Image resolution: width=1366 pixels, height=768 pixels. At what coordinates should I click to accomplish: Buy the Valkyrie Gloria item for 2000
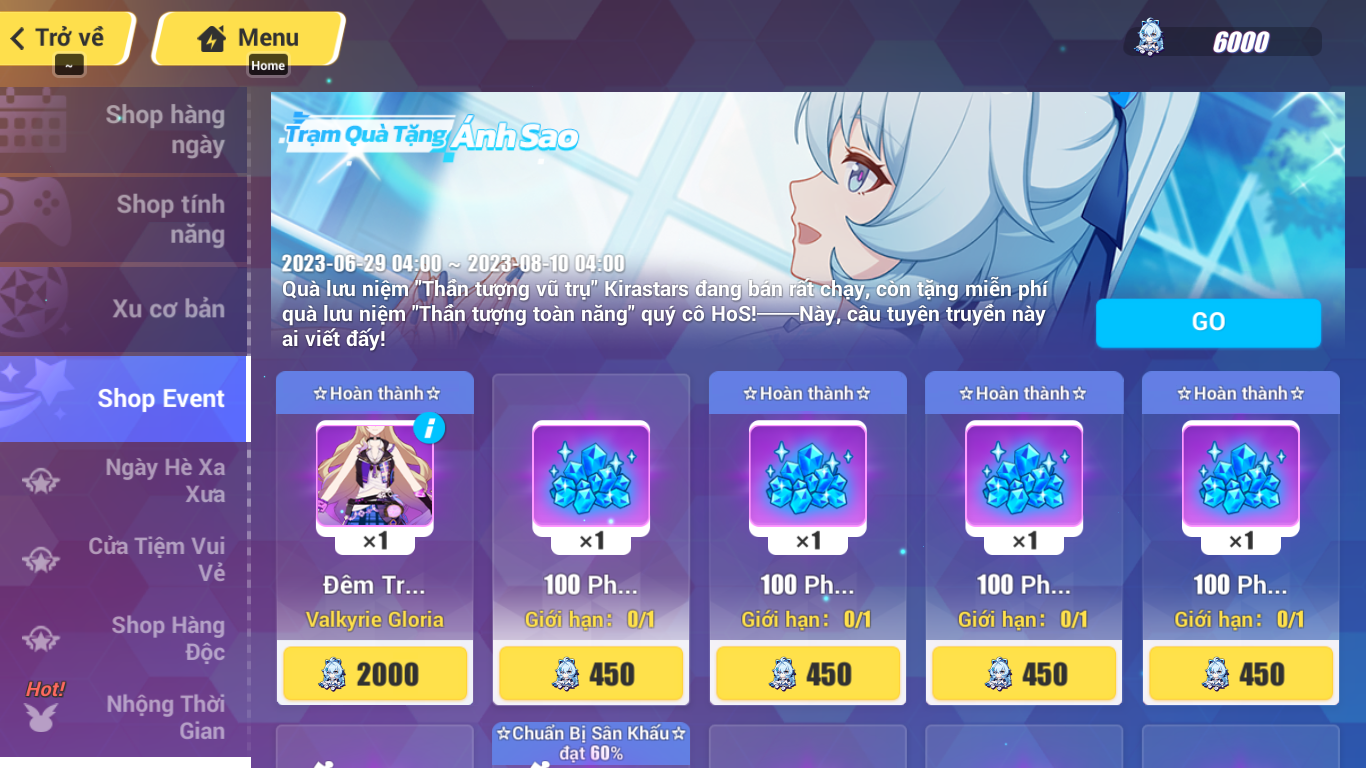coord(375,673)
